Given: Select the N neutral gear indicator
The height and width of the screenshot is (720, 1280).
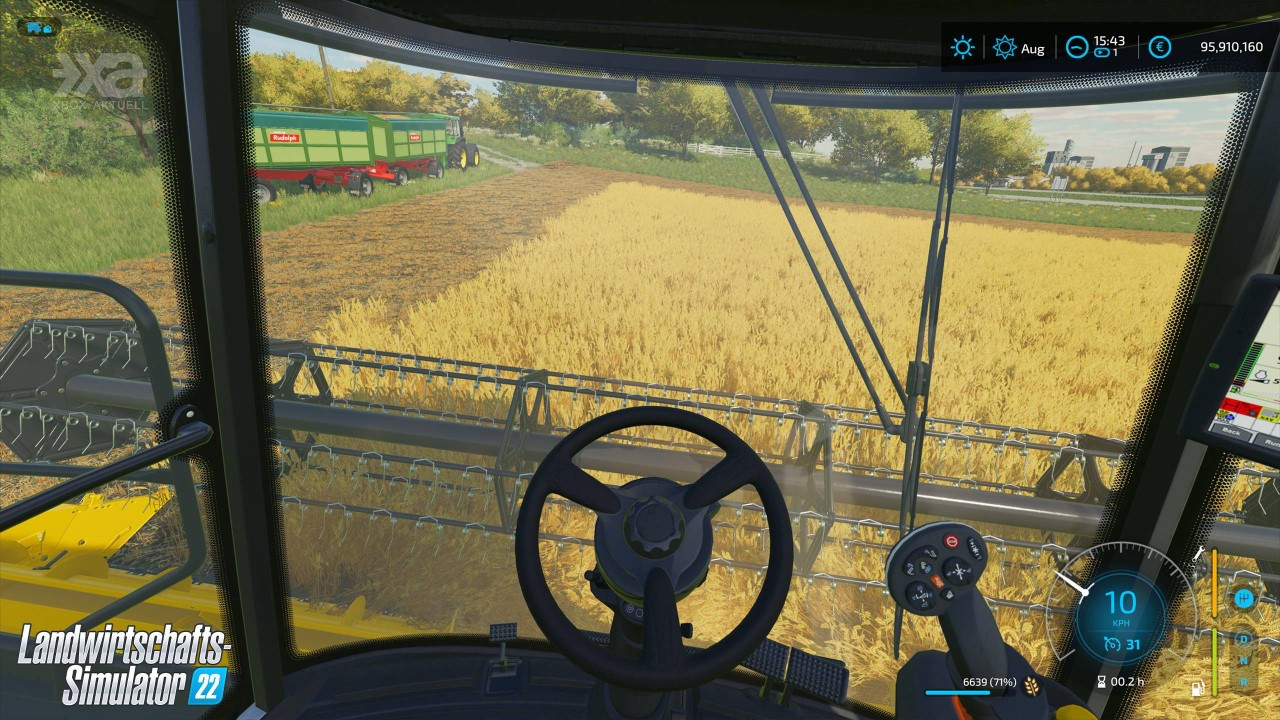Looking at the screenshot, I should point(1244,660).
